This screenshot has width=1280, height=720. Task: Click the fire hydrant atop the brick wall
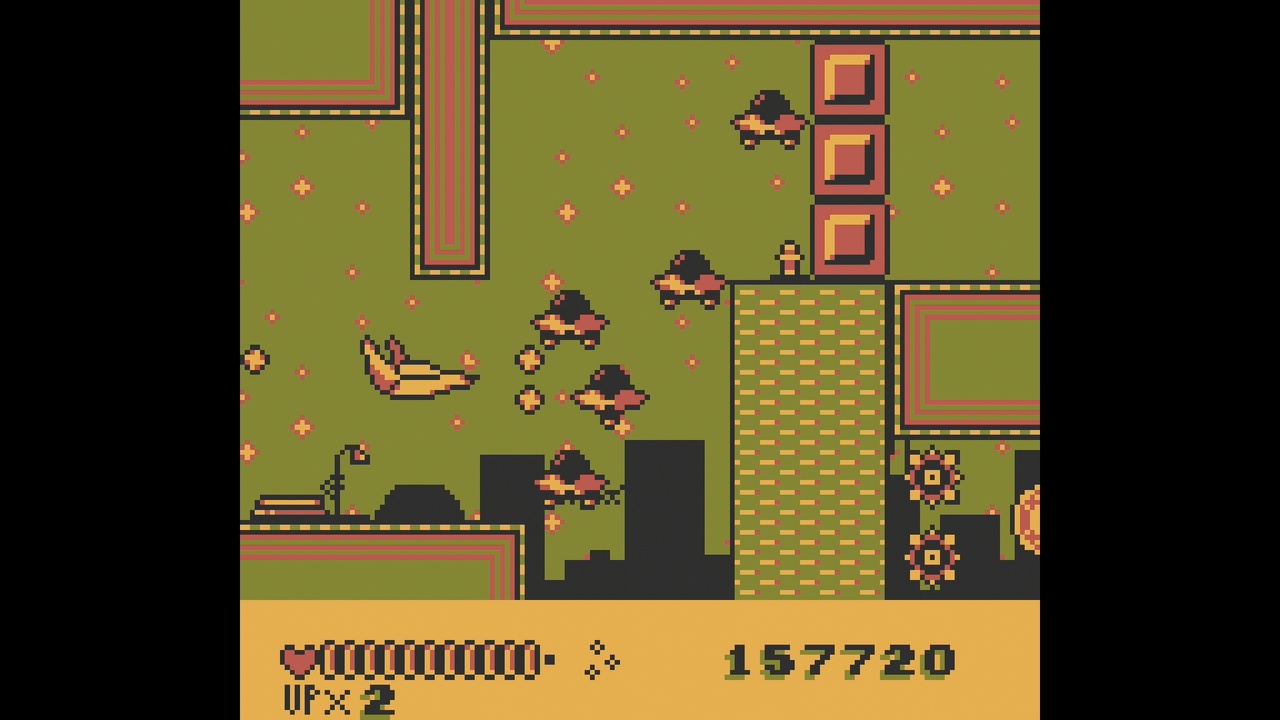click(789, 260)
